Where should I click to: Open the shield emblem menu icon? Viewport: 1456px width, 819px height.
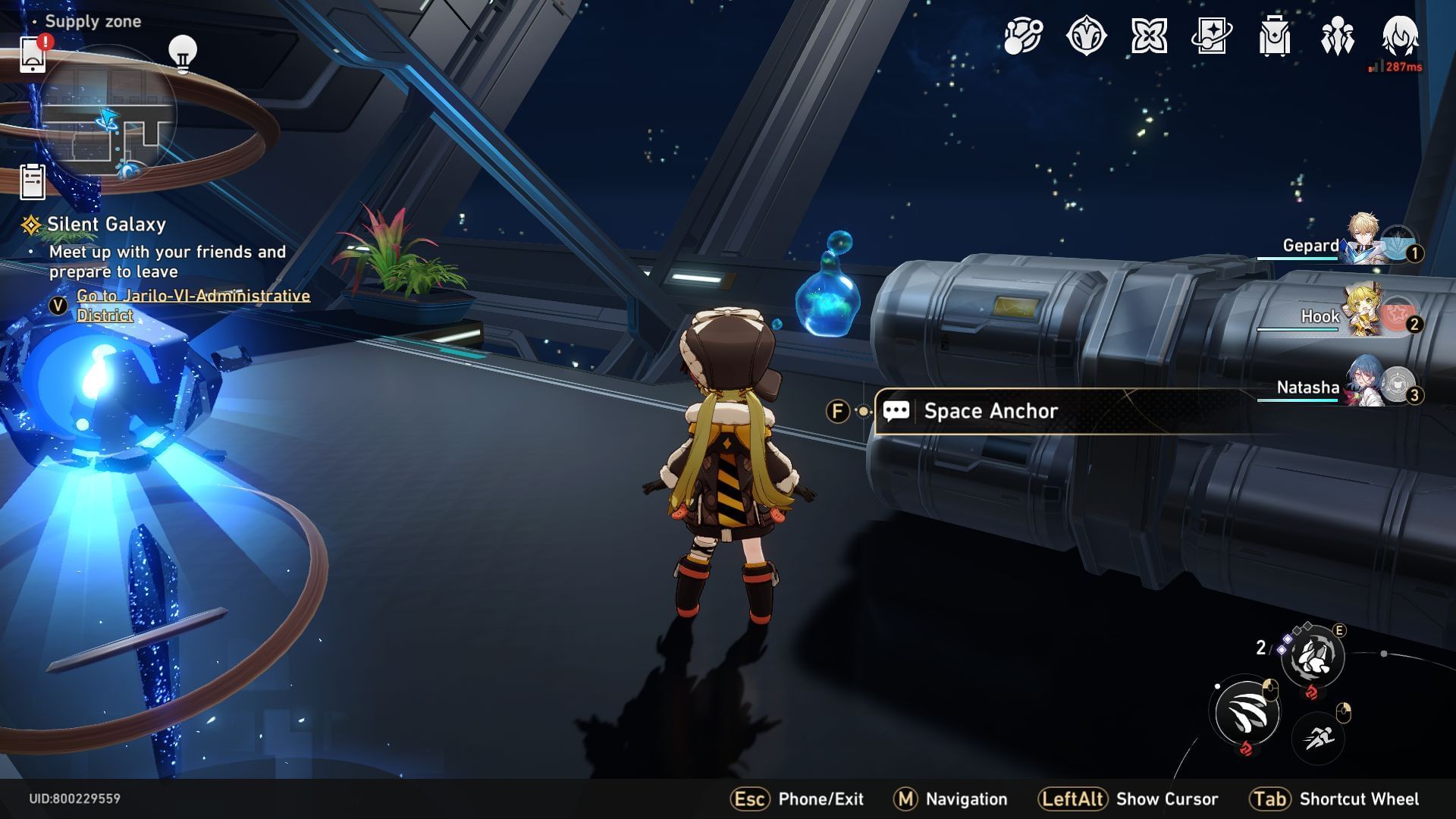(1086, 36)
